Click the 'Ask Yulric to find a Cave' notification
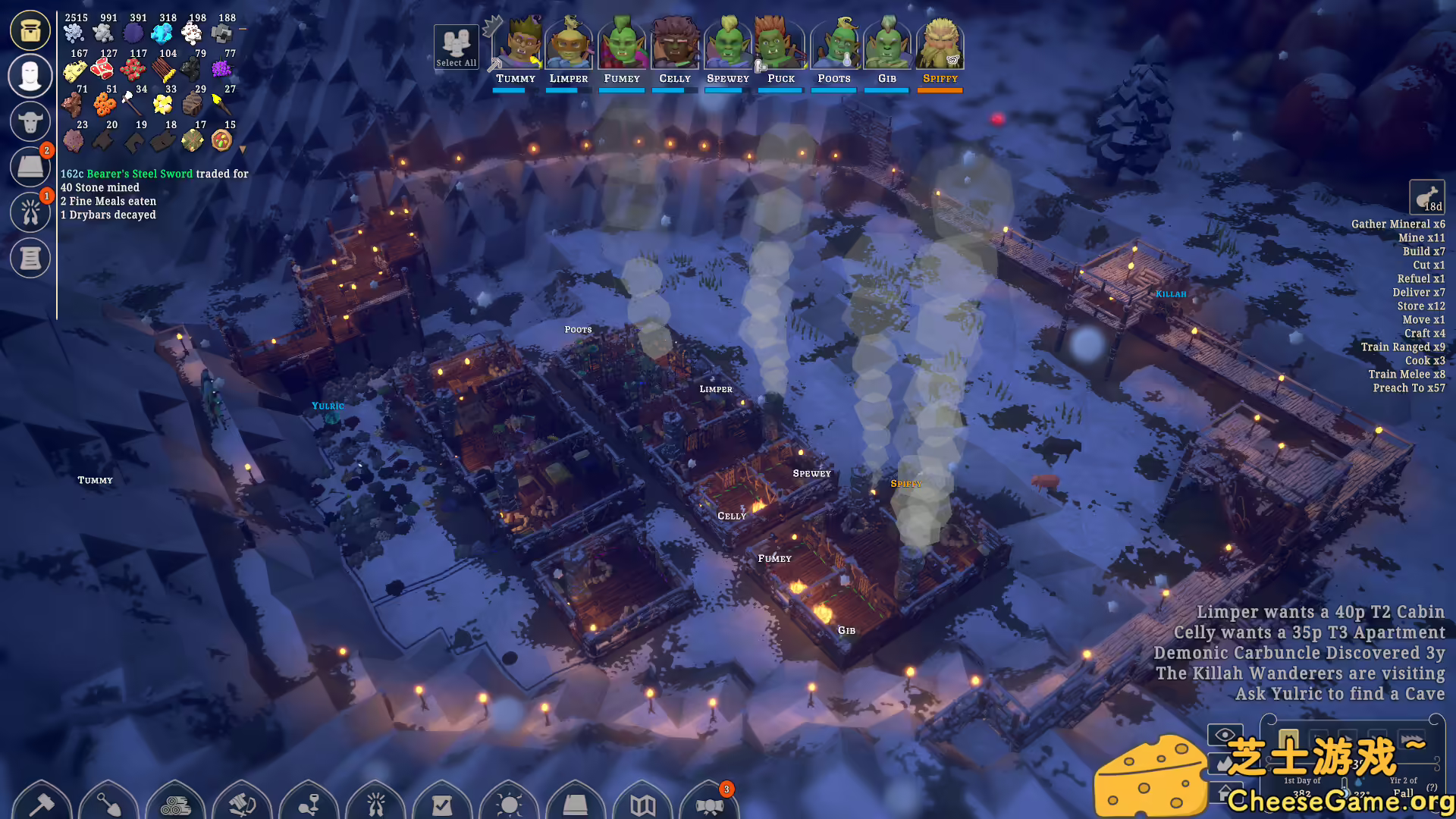 click(x=1339, y=694)
